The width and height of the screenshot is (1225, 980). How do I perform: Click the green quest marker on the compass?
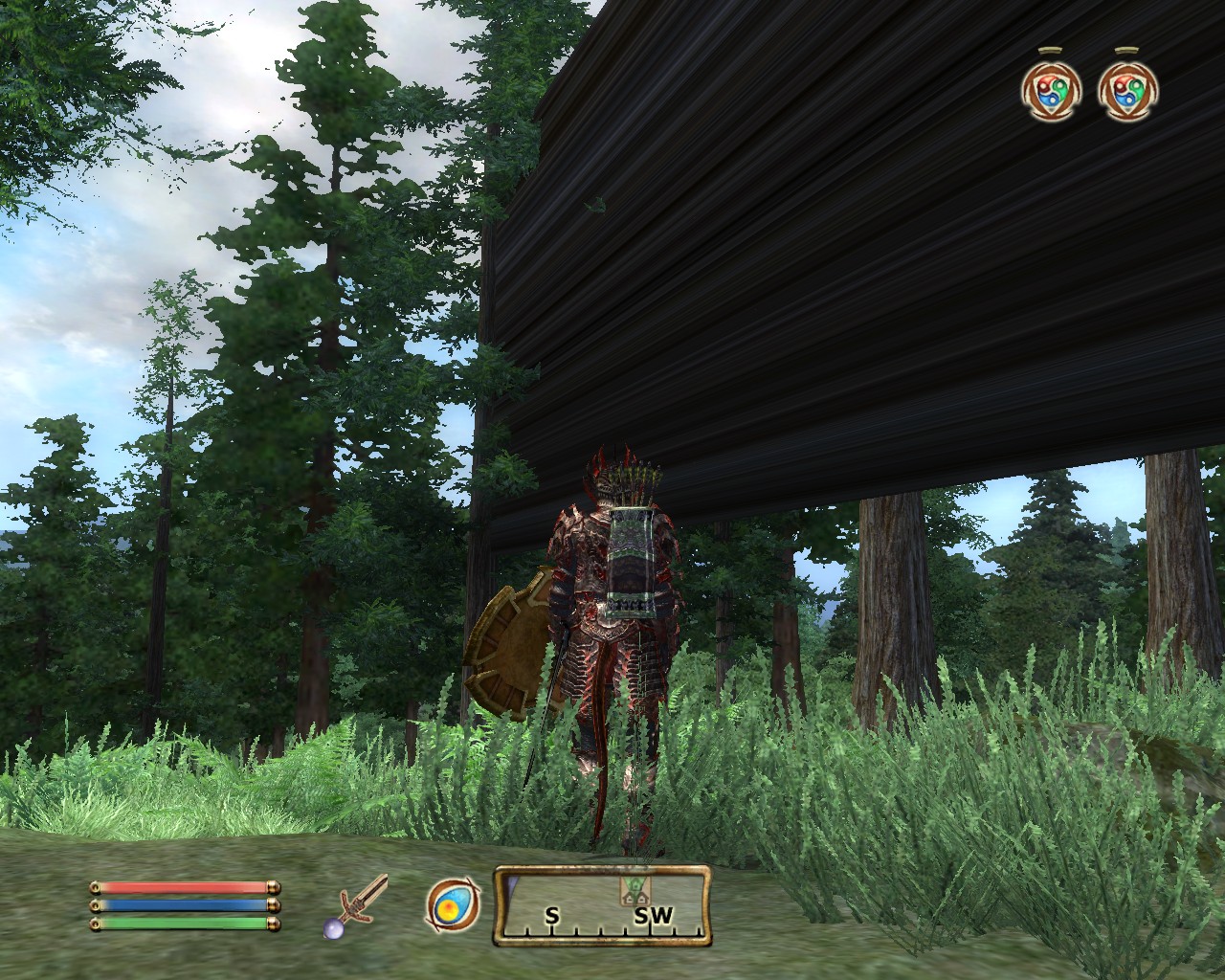[635, 888]
